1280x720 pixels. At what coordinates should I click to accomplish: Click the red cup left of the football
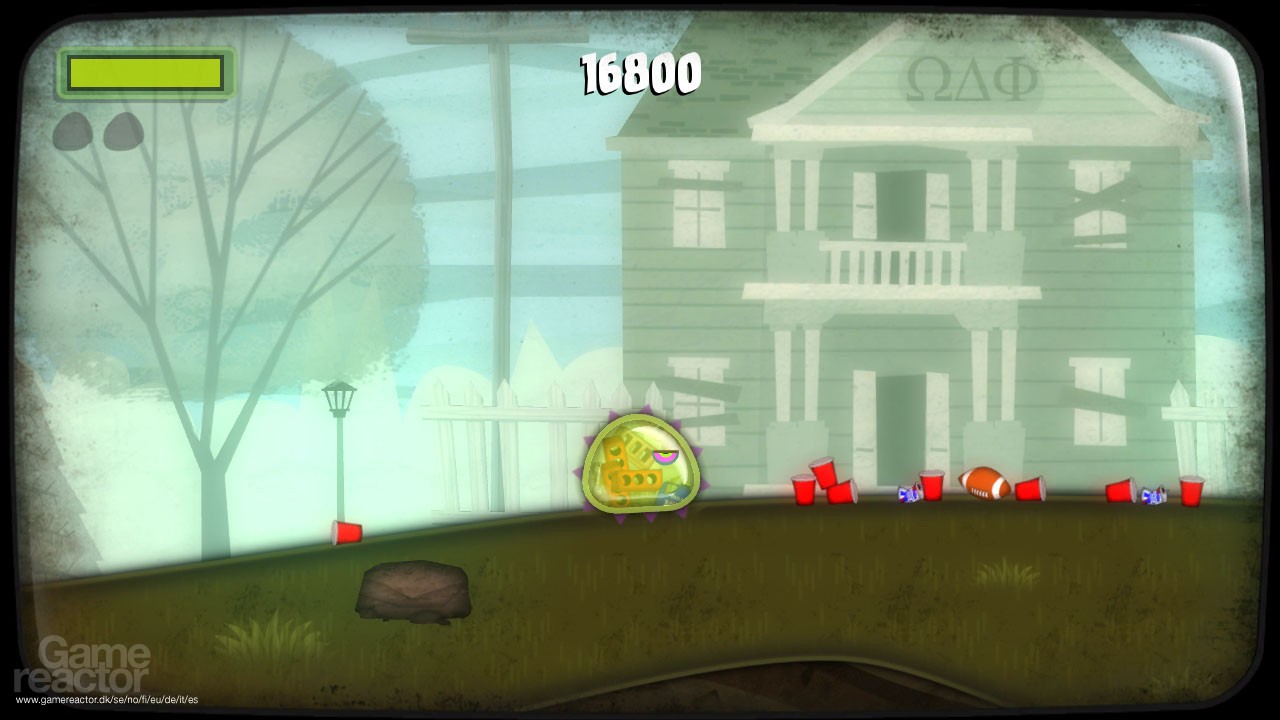coord(930,485)
